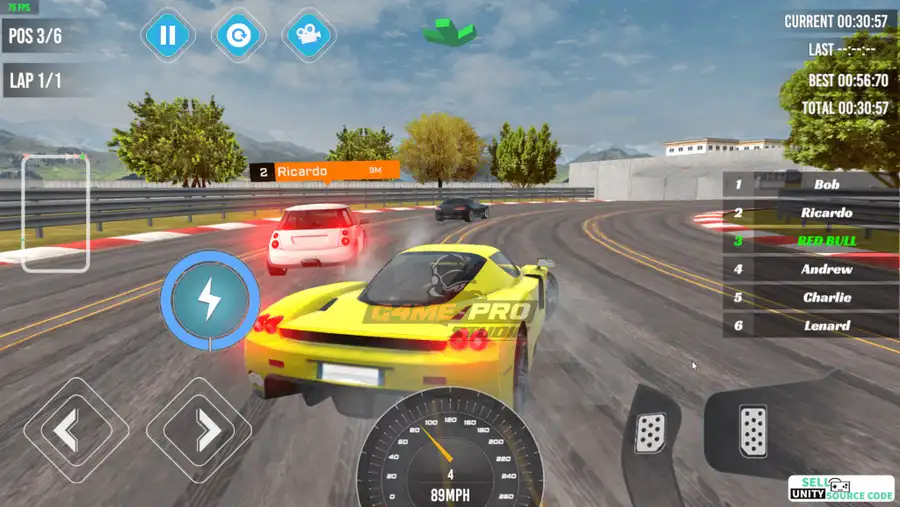
Task: Click Andrew's row in the standings
Action: pos(810,269)
